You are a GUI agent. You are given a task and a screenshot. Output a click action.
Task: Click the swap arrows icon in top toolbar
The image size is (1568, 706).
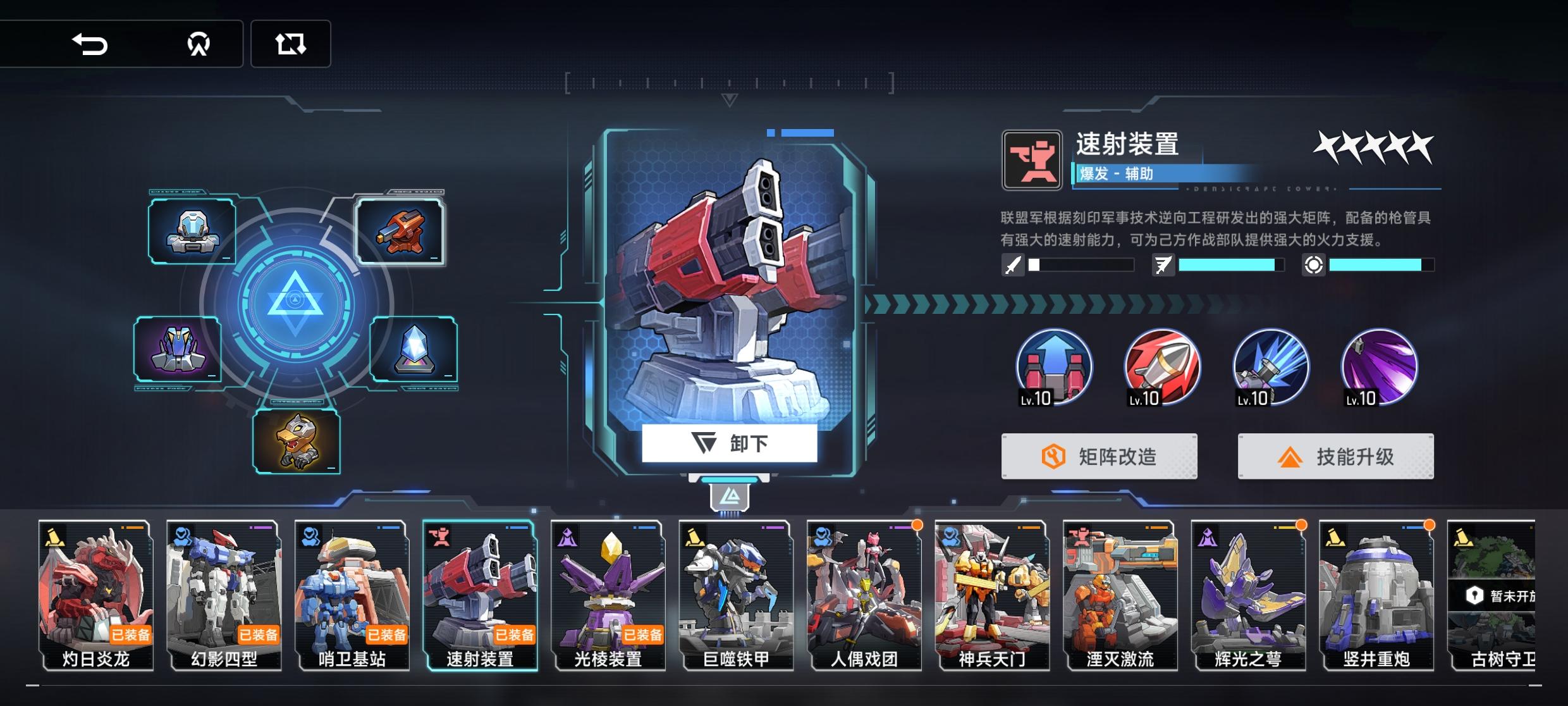pyautogui.click(x=291, y=44)
